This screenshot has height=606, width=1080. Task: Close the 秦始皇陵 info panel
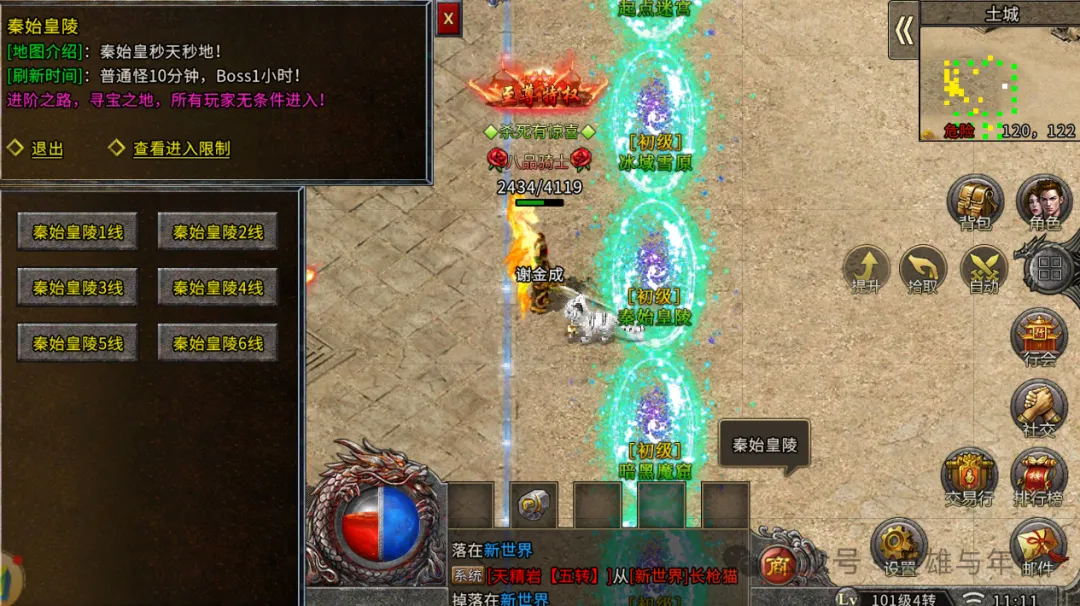click(x=448, y=18)
